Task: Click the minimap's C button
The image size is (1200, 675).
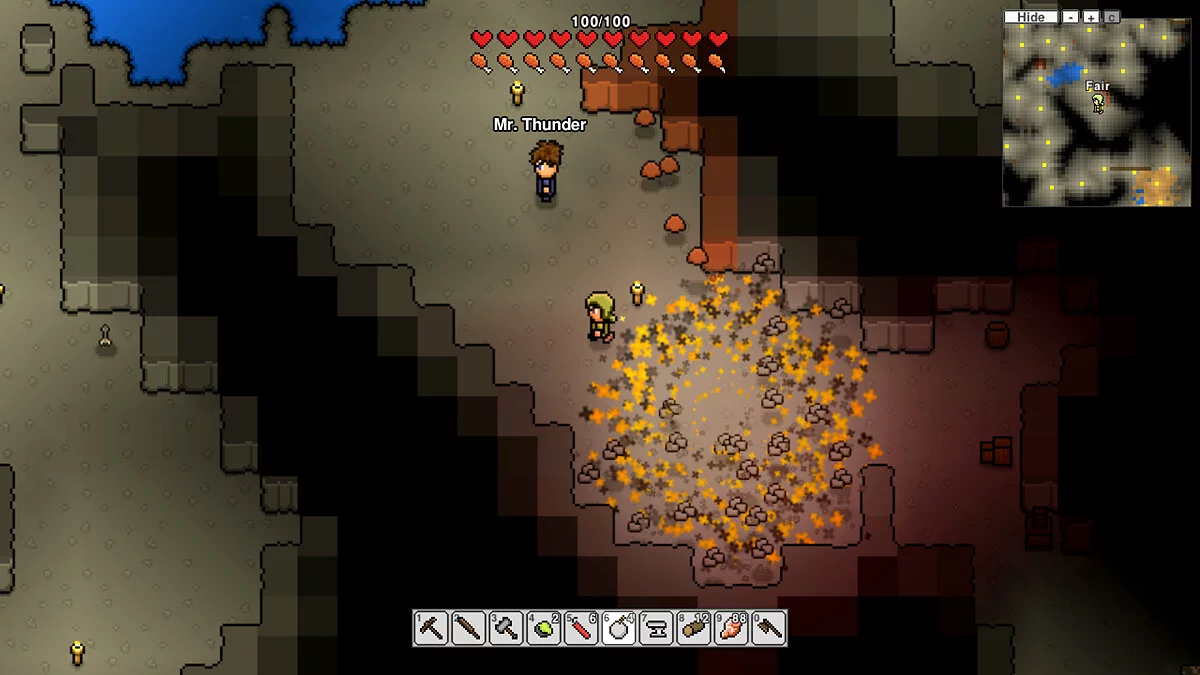Action: pos(1112,17)
